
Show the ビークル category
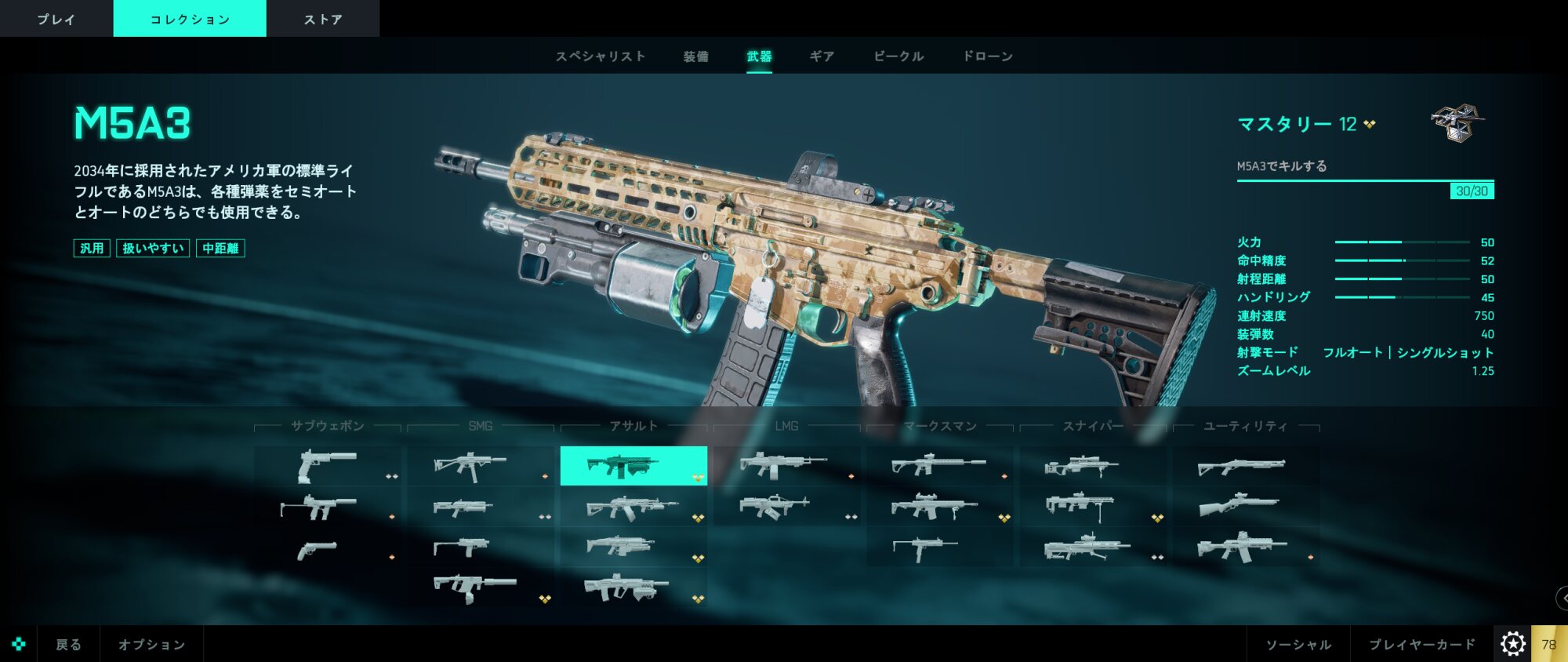(898, 56)
